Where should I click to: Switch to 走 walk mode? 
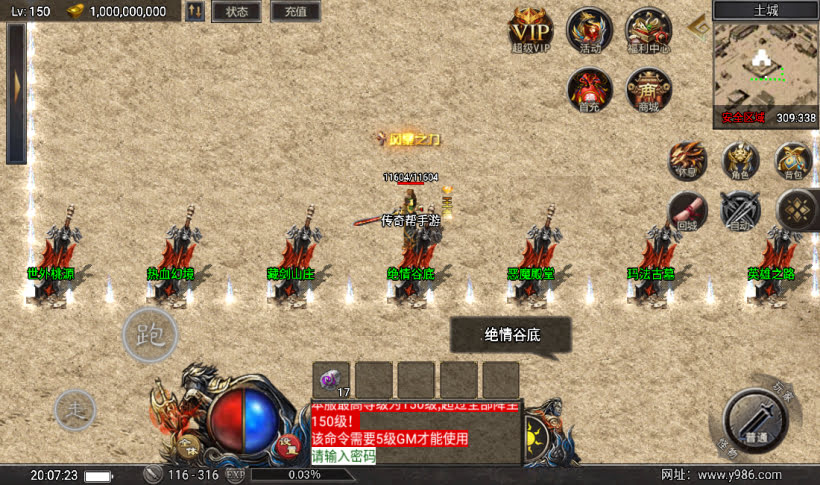[75, 408]
